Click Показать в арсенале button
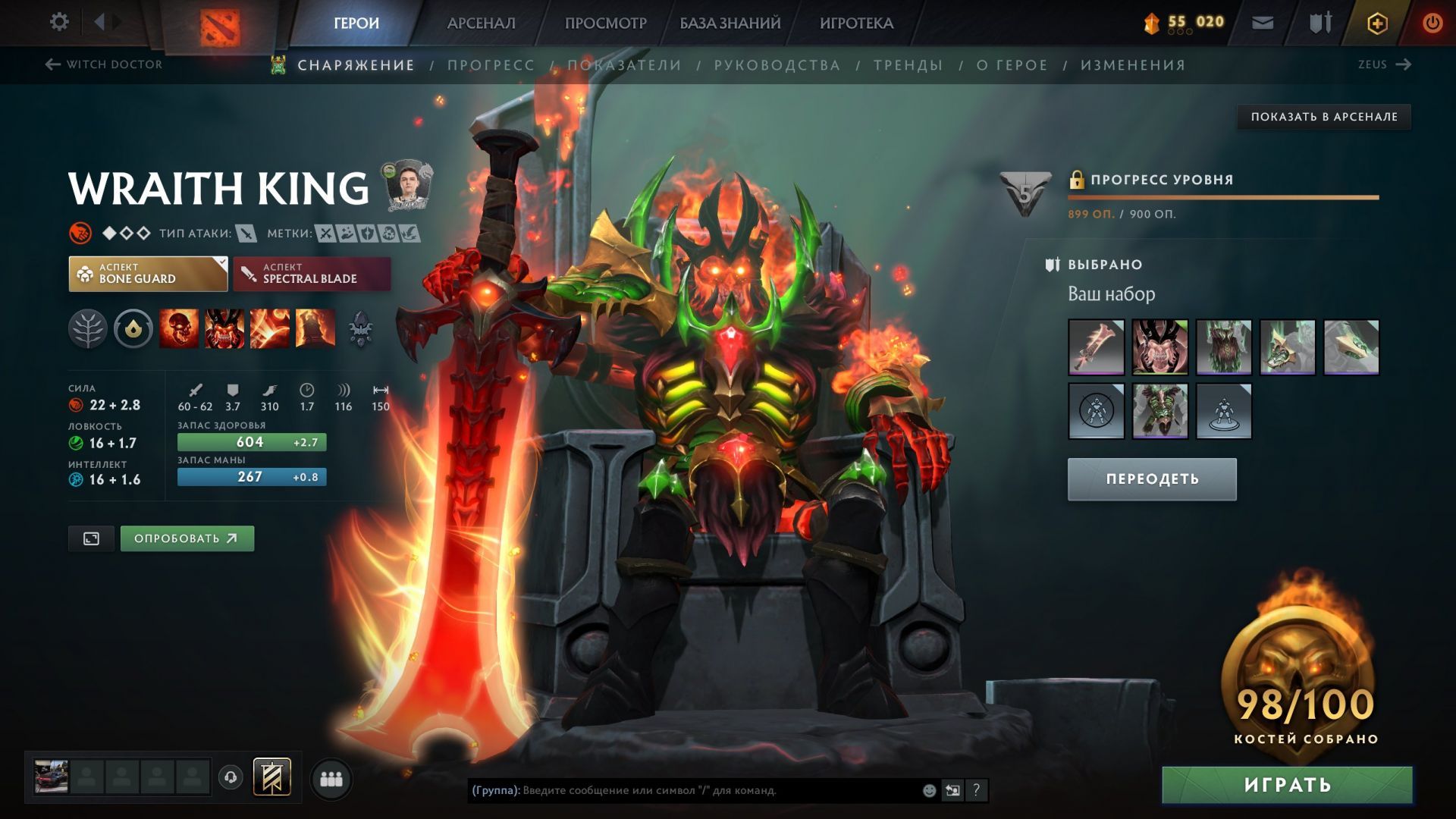Screen dimensions: 1456x819 point(1323,117)
